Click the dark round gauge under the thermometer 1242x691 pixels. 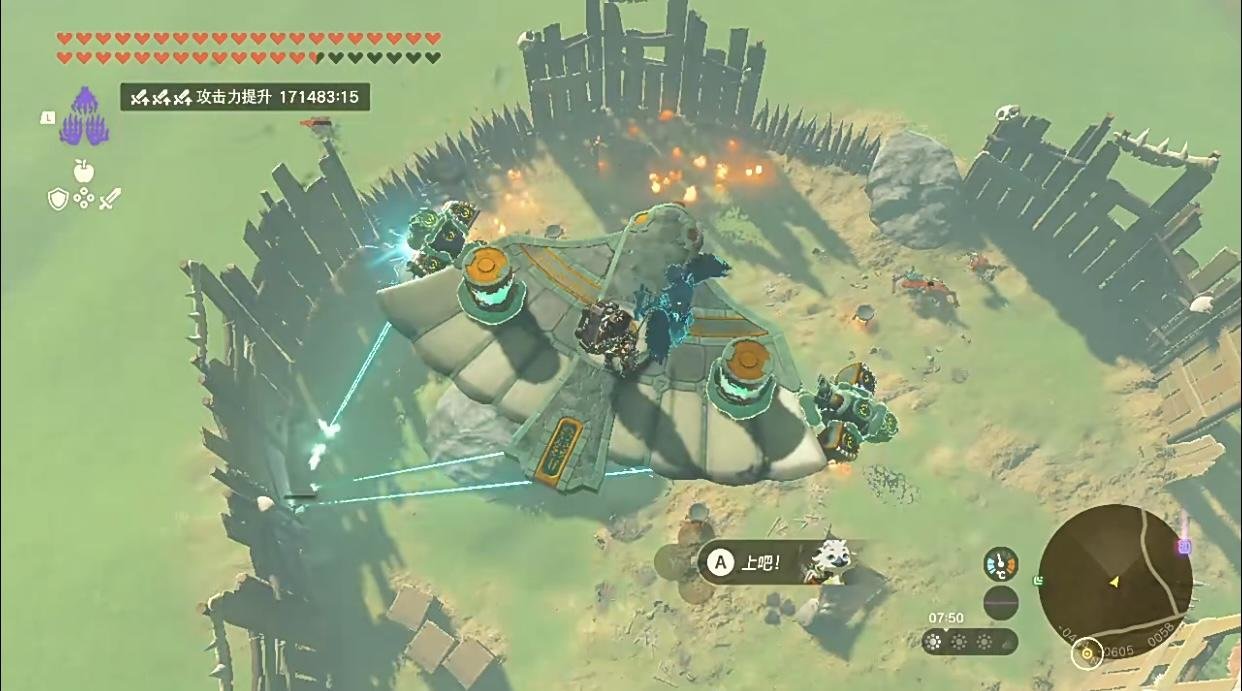click(x=1001, y=603)
